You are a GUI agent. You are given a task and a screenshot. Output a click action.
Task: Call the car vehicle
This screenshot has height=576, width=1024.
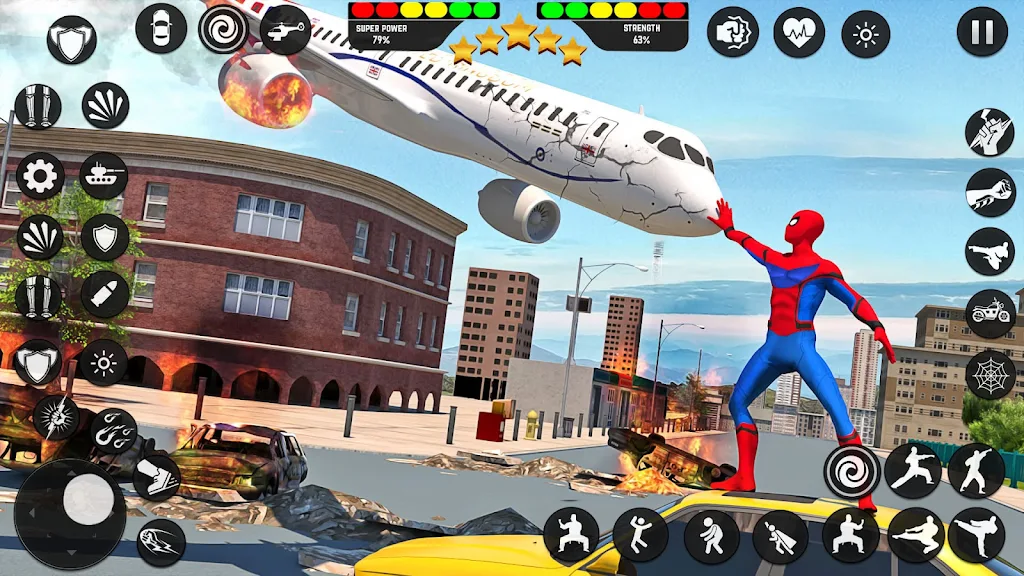(161, 28)
